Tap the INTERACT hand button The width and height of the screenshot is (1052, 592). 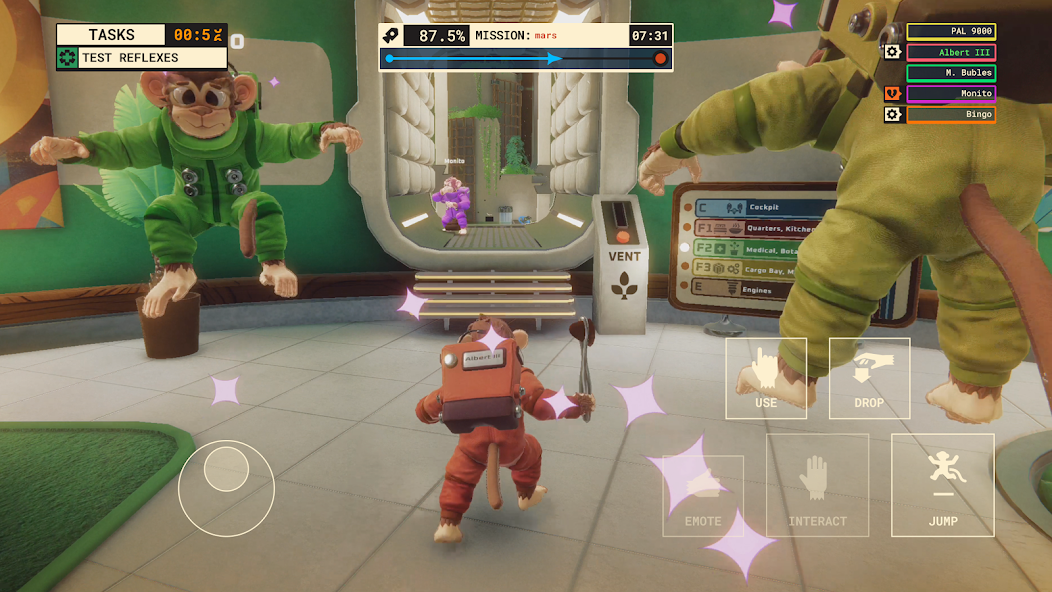click(817, 485)
